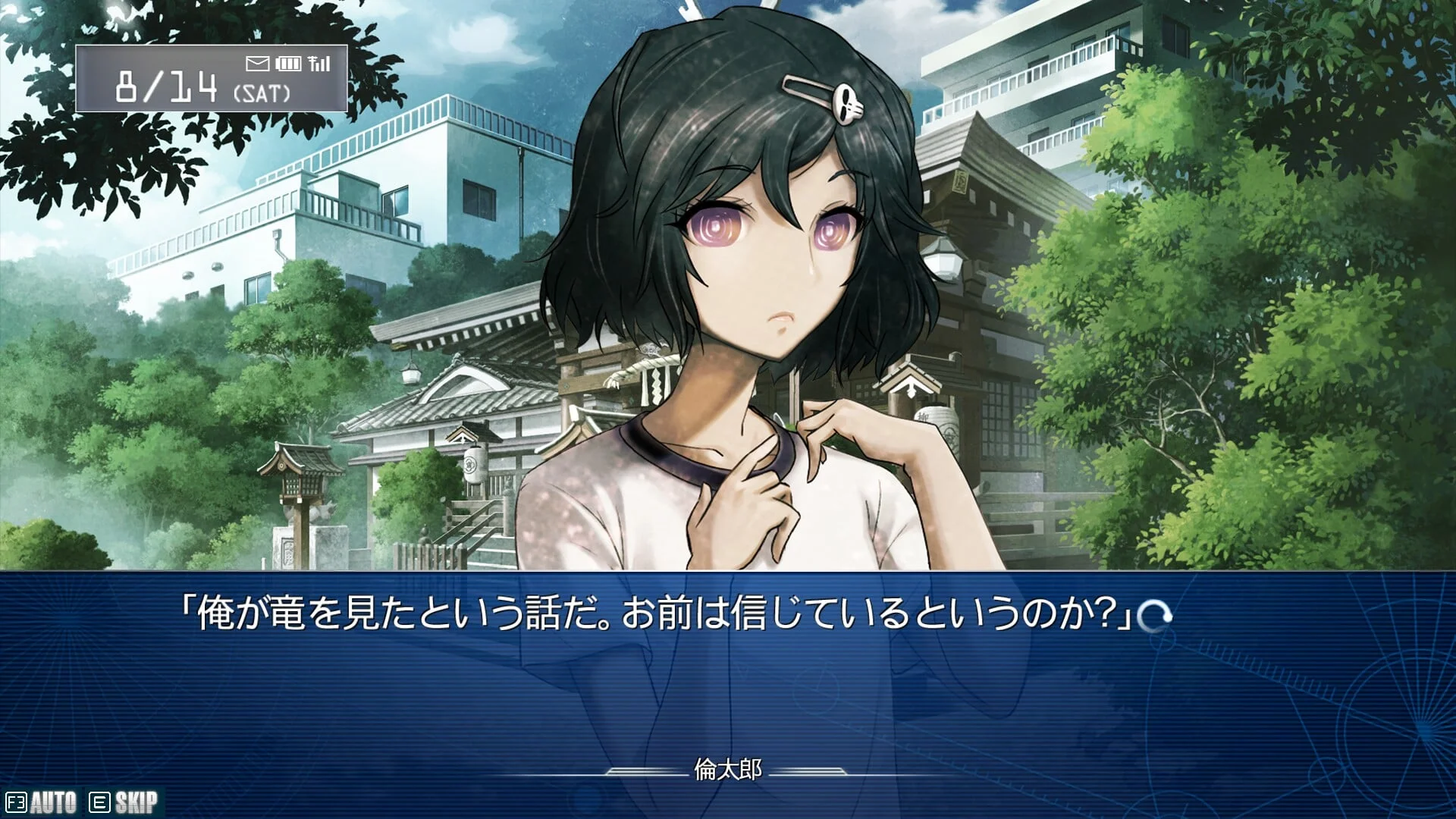This screenshot has height=819, width=1456.
Task: Advance the dialogue by clicking the text box
Action: pyautogui.click(x=728, y=682)
